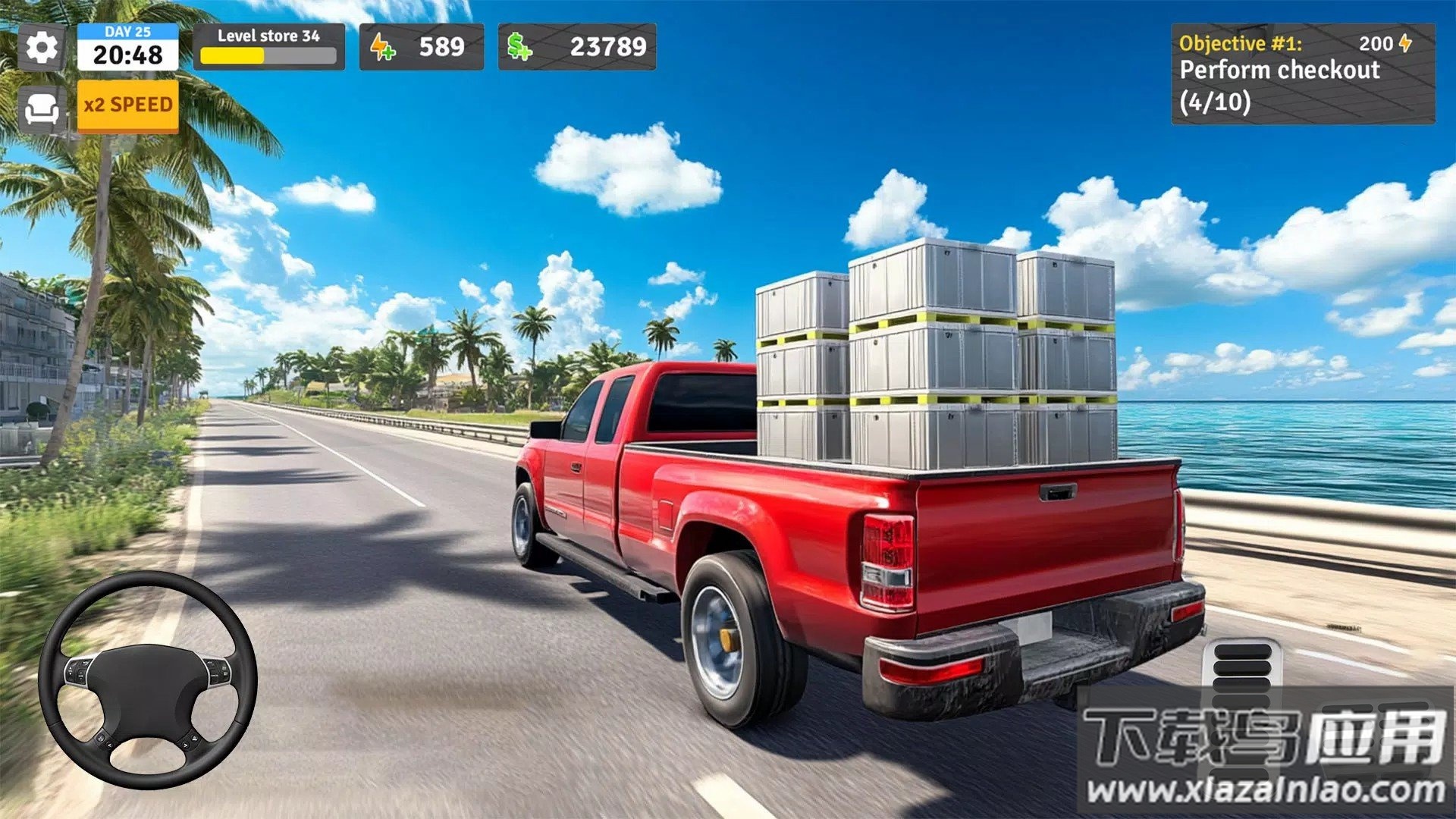The image size is (1456, 819).
Task: Click the steering wheel control
Action: coord(148,680)
